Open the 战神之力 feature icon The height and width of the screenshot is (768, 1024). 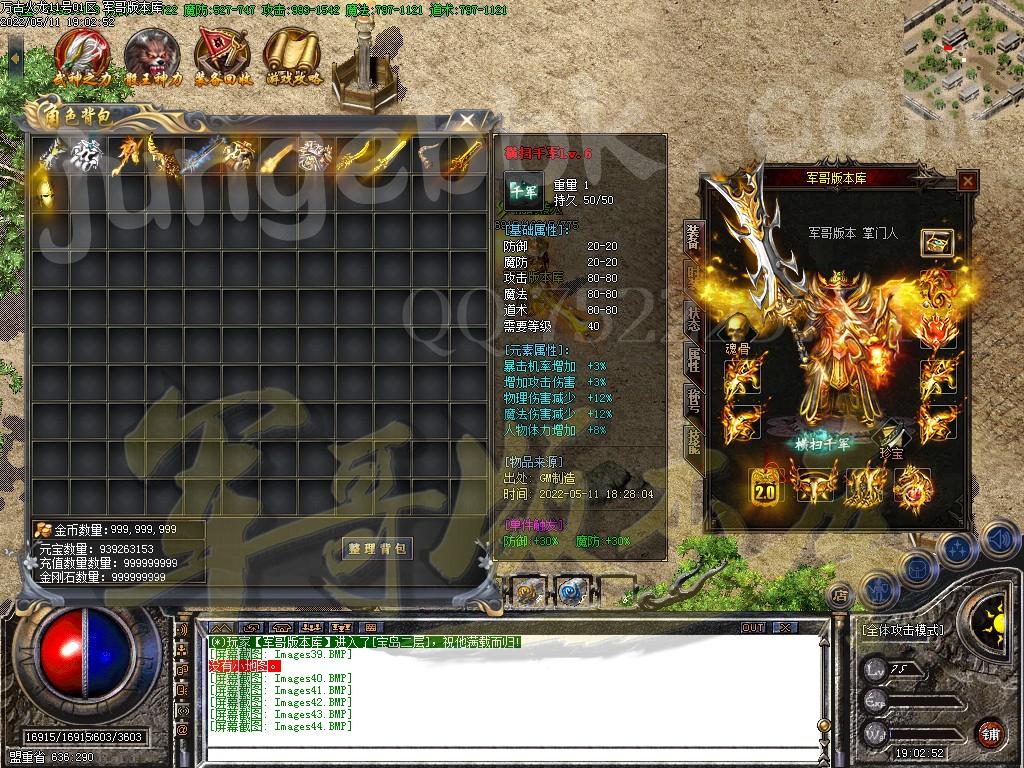(82, 56)
